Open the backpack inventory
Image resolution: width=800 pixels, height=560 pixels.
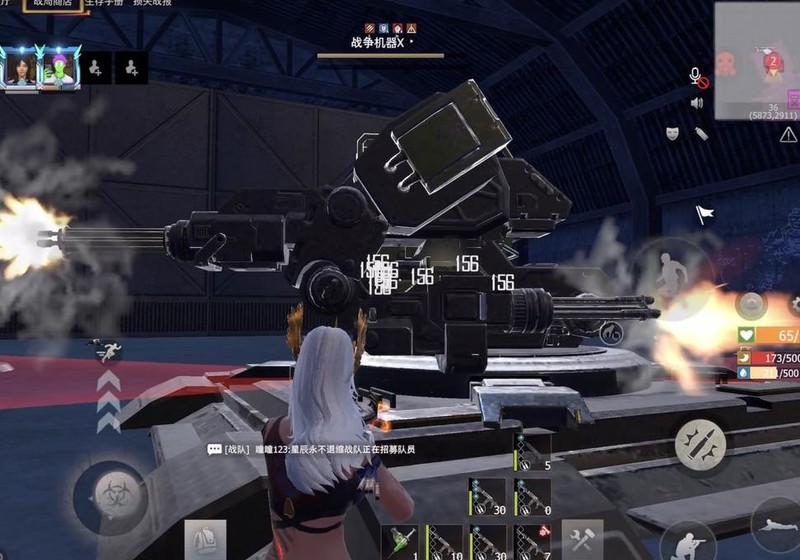coord(204,540)
